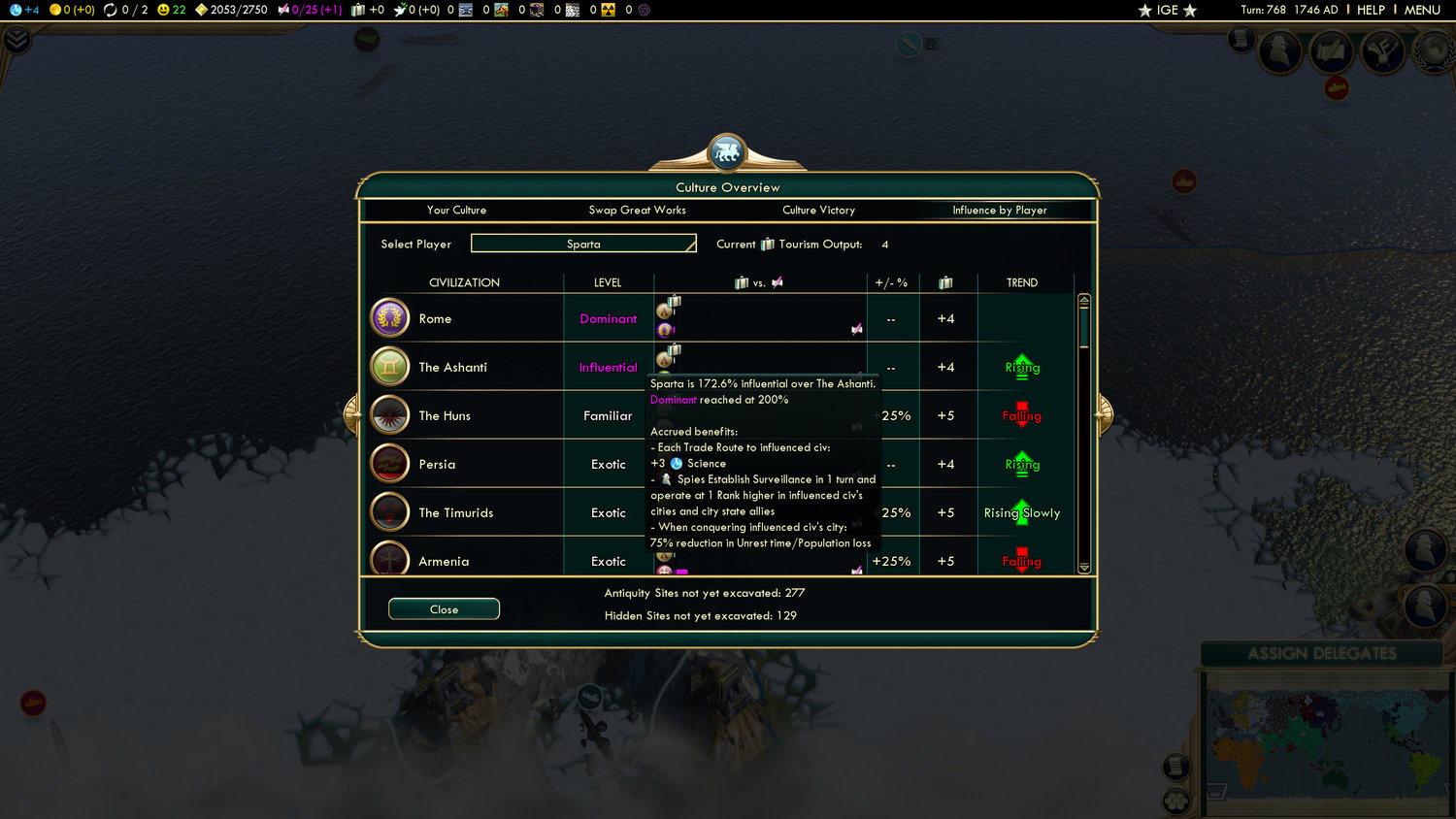The image size is (1456, 819).
Task: Click the red submarine alert notification bubble
Action: pyautogui.click(x=1337, y=88)
